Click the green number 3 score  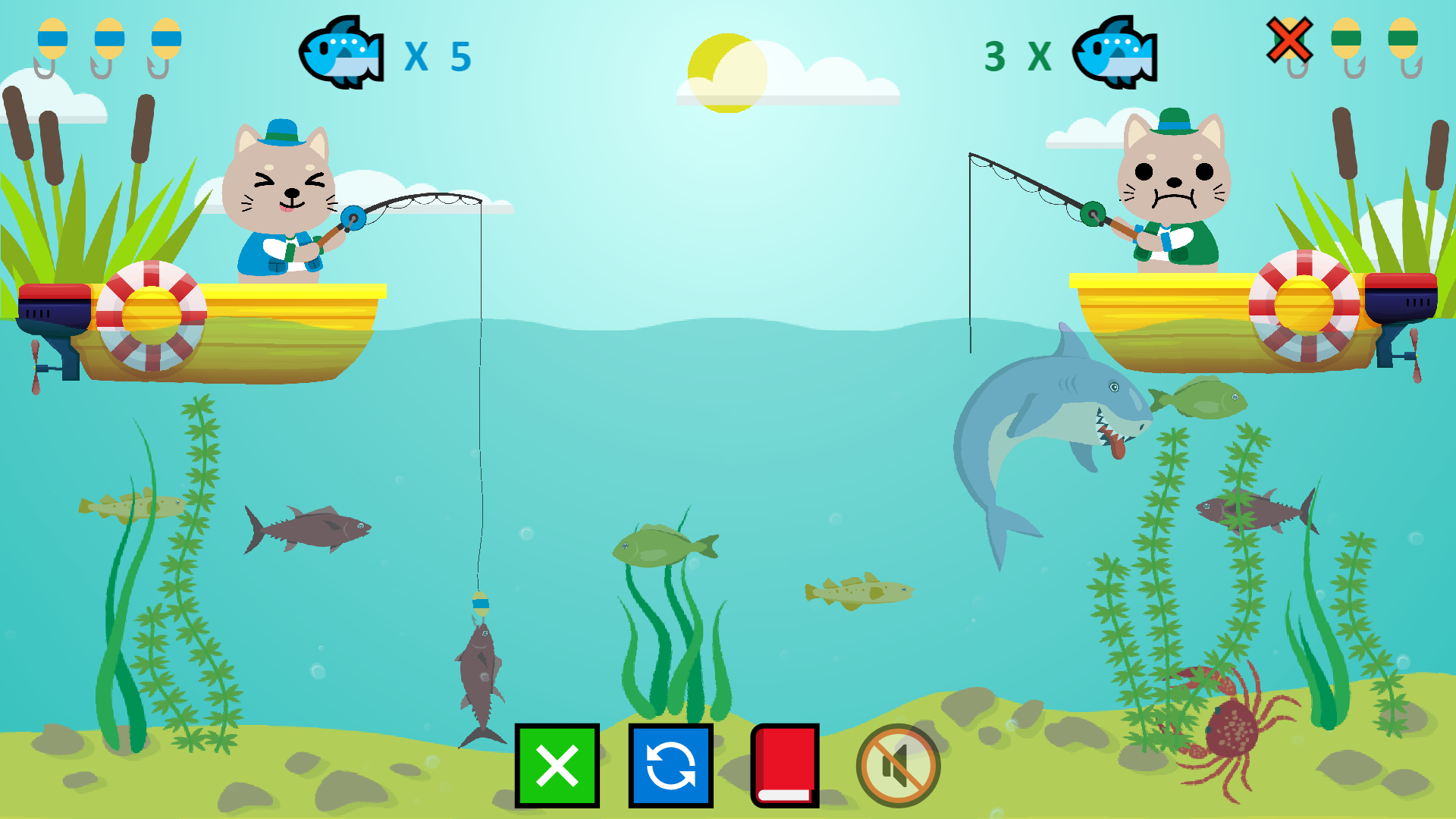(996, 55)
